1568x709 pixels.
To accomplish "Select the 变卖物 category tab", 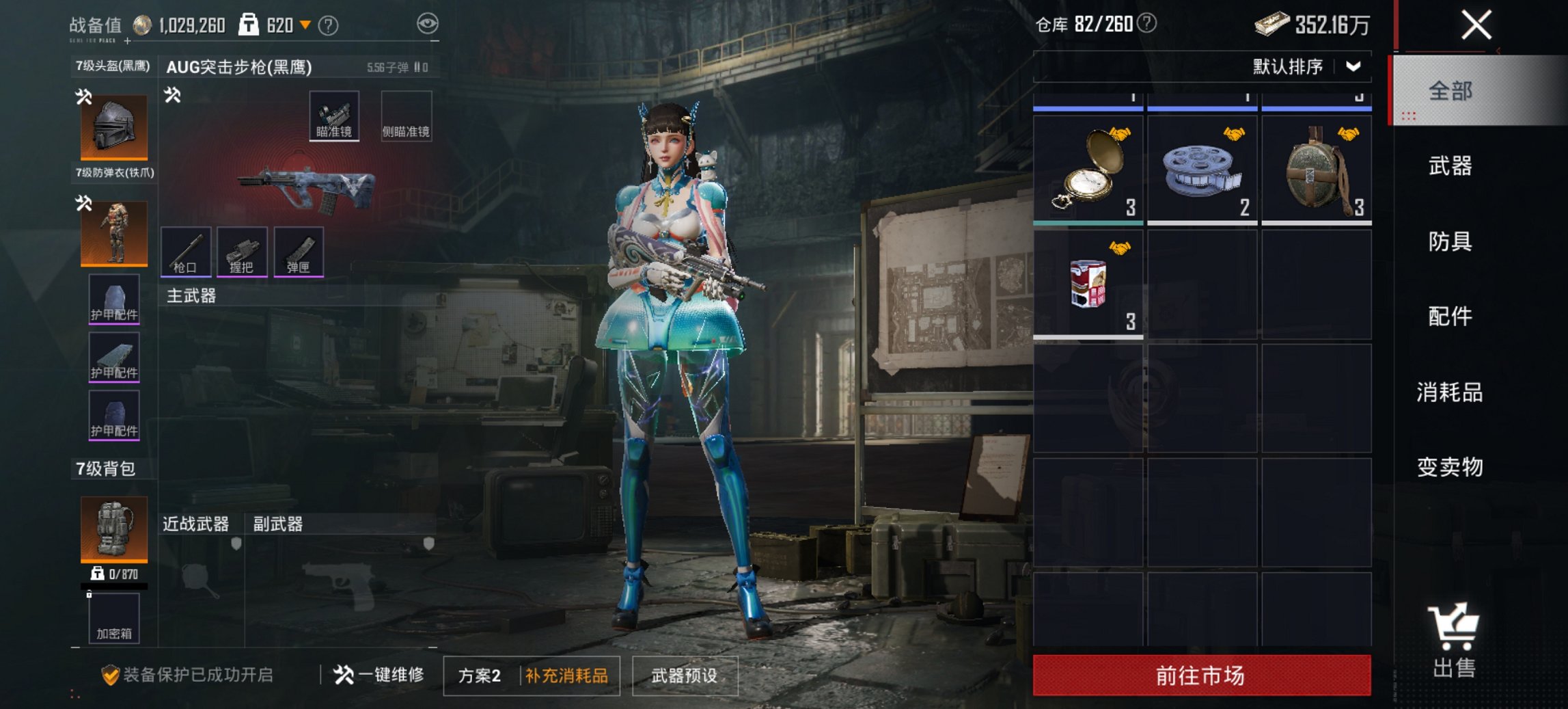I will coord(1450,467).
